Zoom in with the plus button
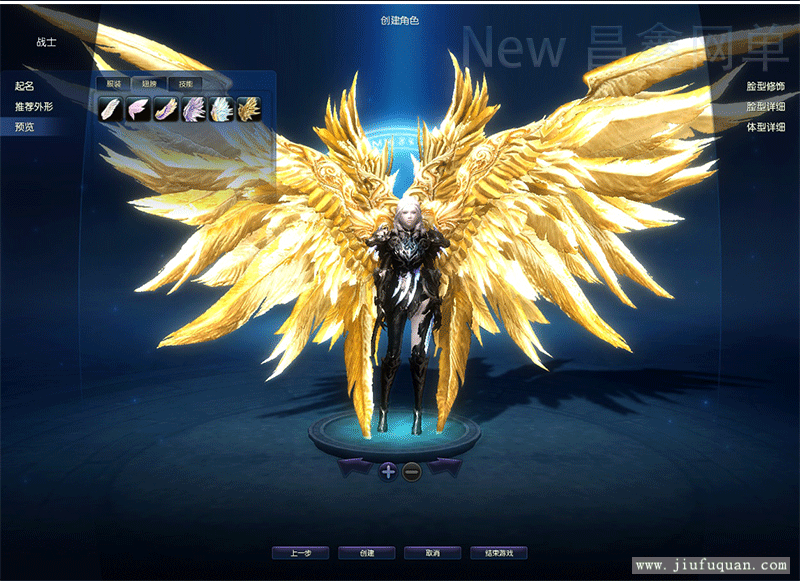The width and height of the screenshot is (800, 582). [388, 471]
